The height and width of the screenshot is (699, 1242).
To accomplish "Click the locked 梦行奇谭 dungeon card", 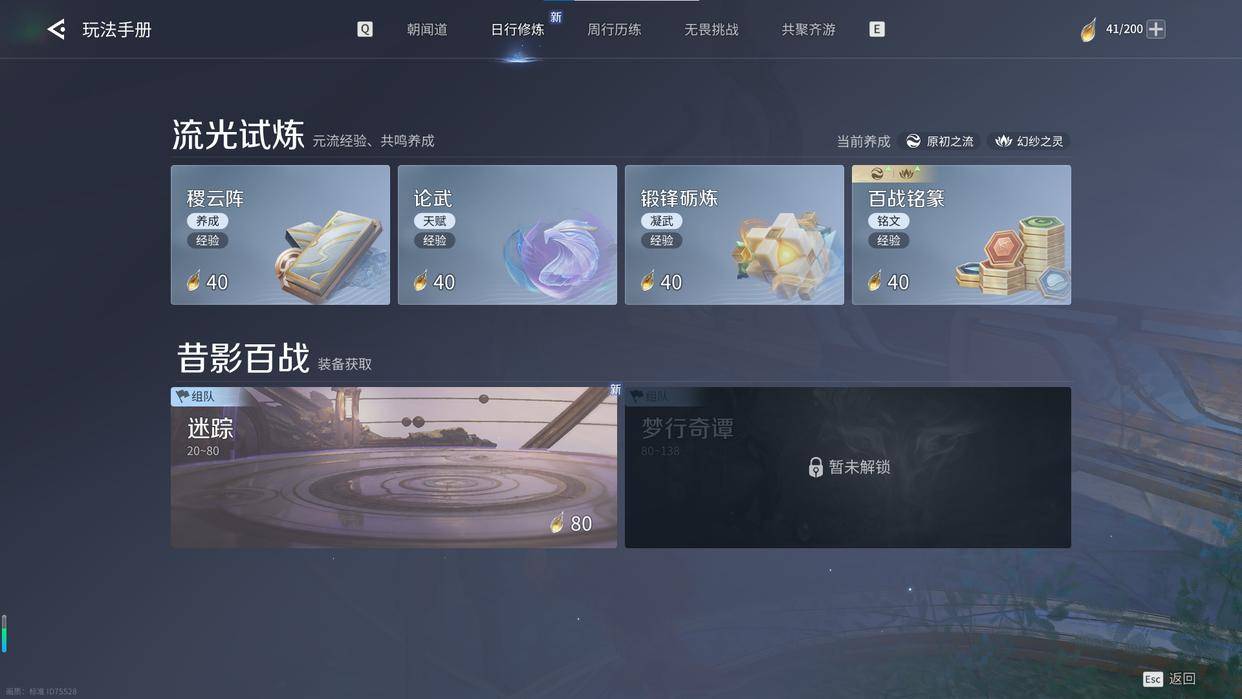I will point(847,467).
